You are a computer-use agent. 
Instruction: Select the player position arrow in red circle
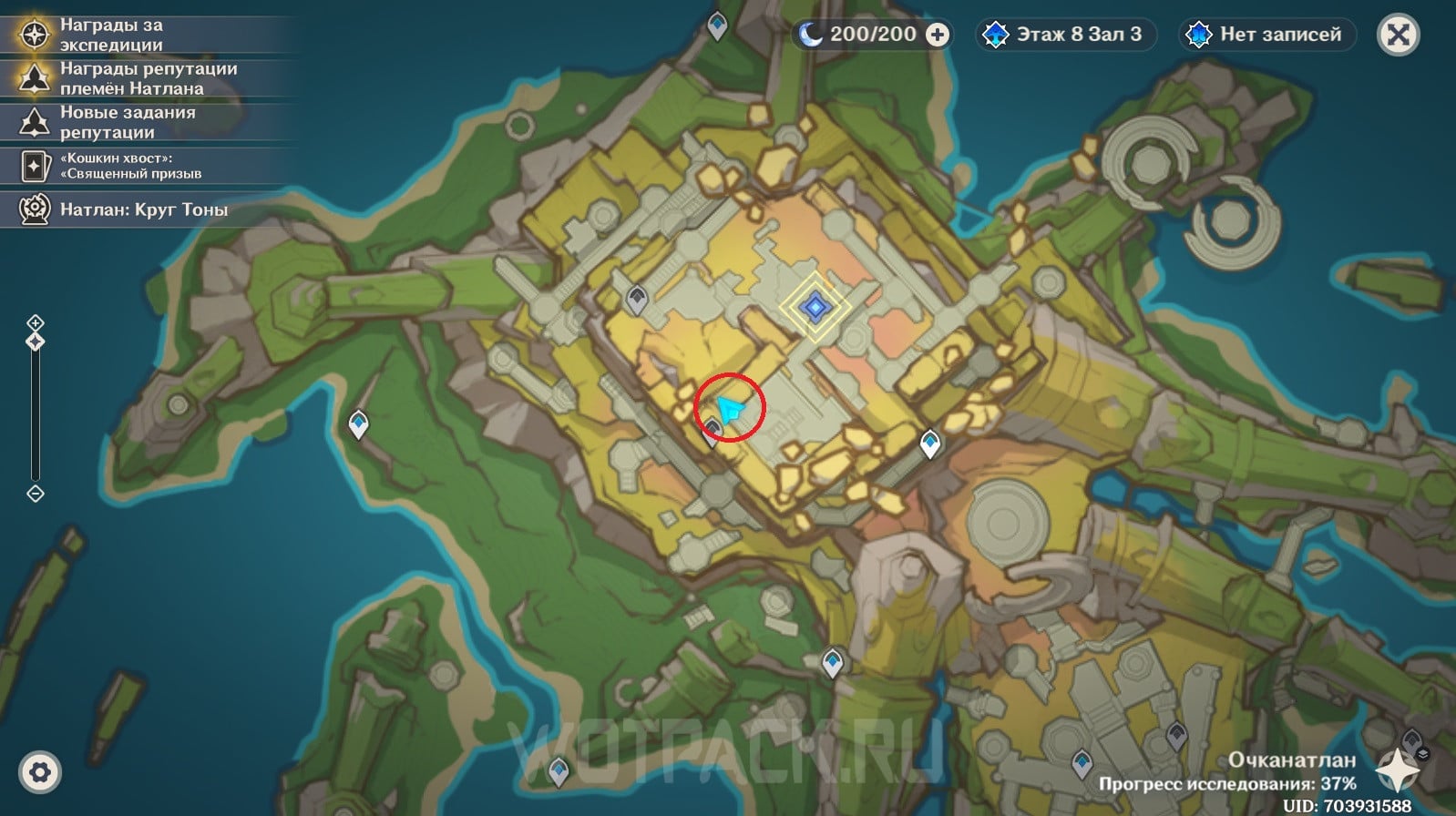click(x=729, y=409)
